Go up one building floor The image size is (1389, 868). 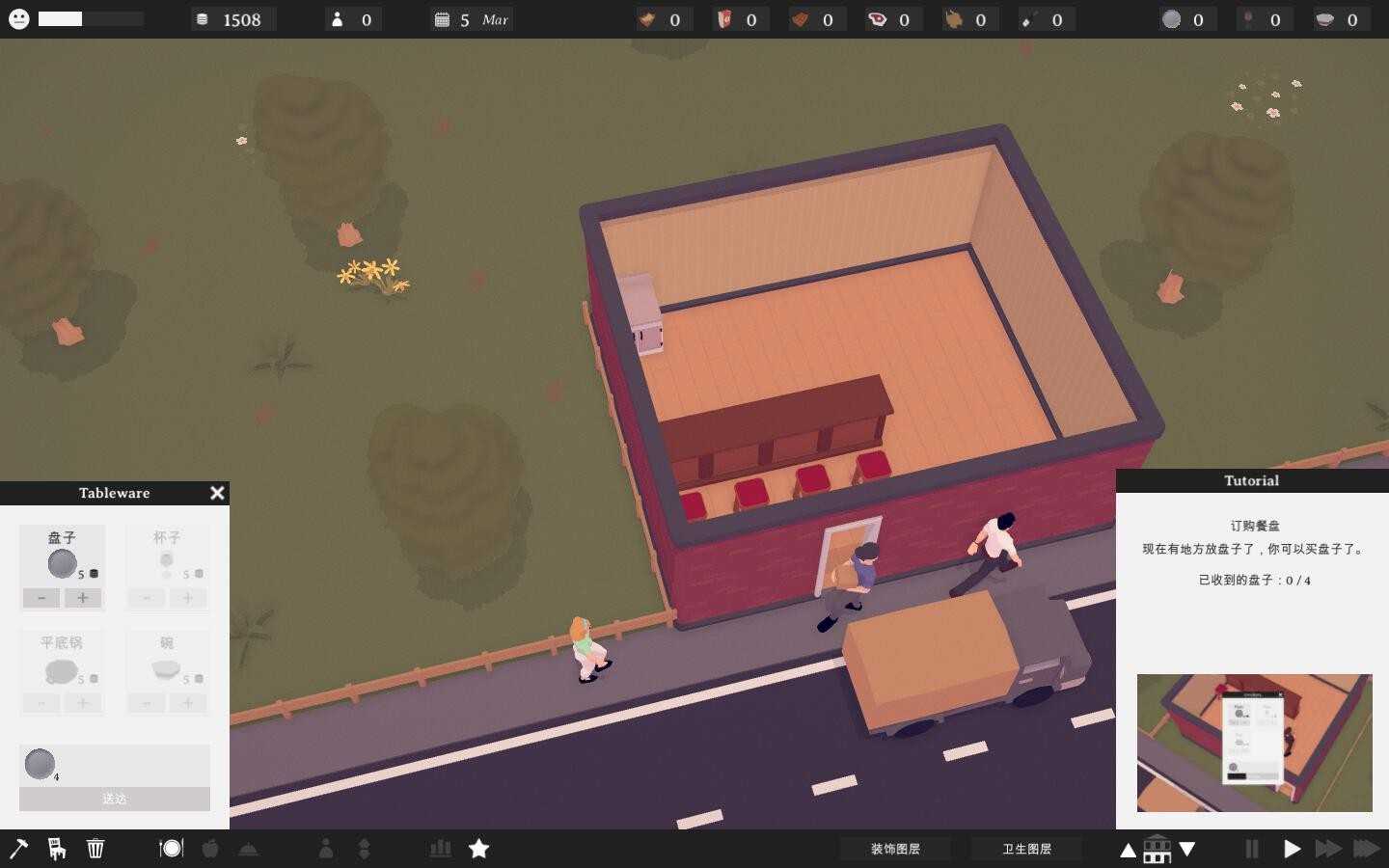(1128, 850)
